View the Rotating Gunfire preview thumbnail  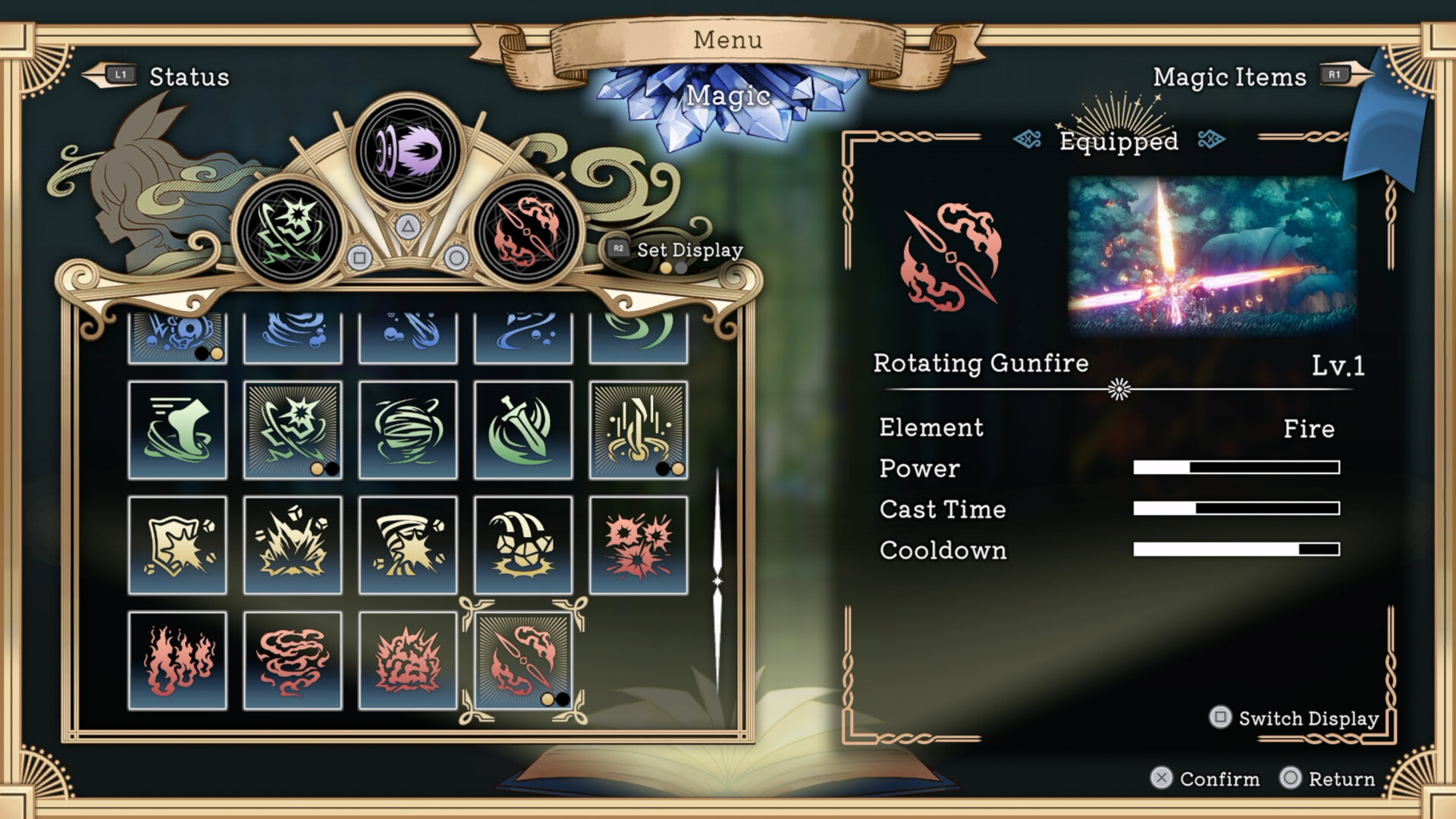pyautogui.click(x=1212, y=255)
